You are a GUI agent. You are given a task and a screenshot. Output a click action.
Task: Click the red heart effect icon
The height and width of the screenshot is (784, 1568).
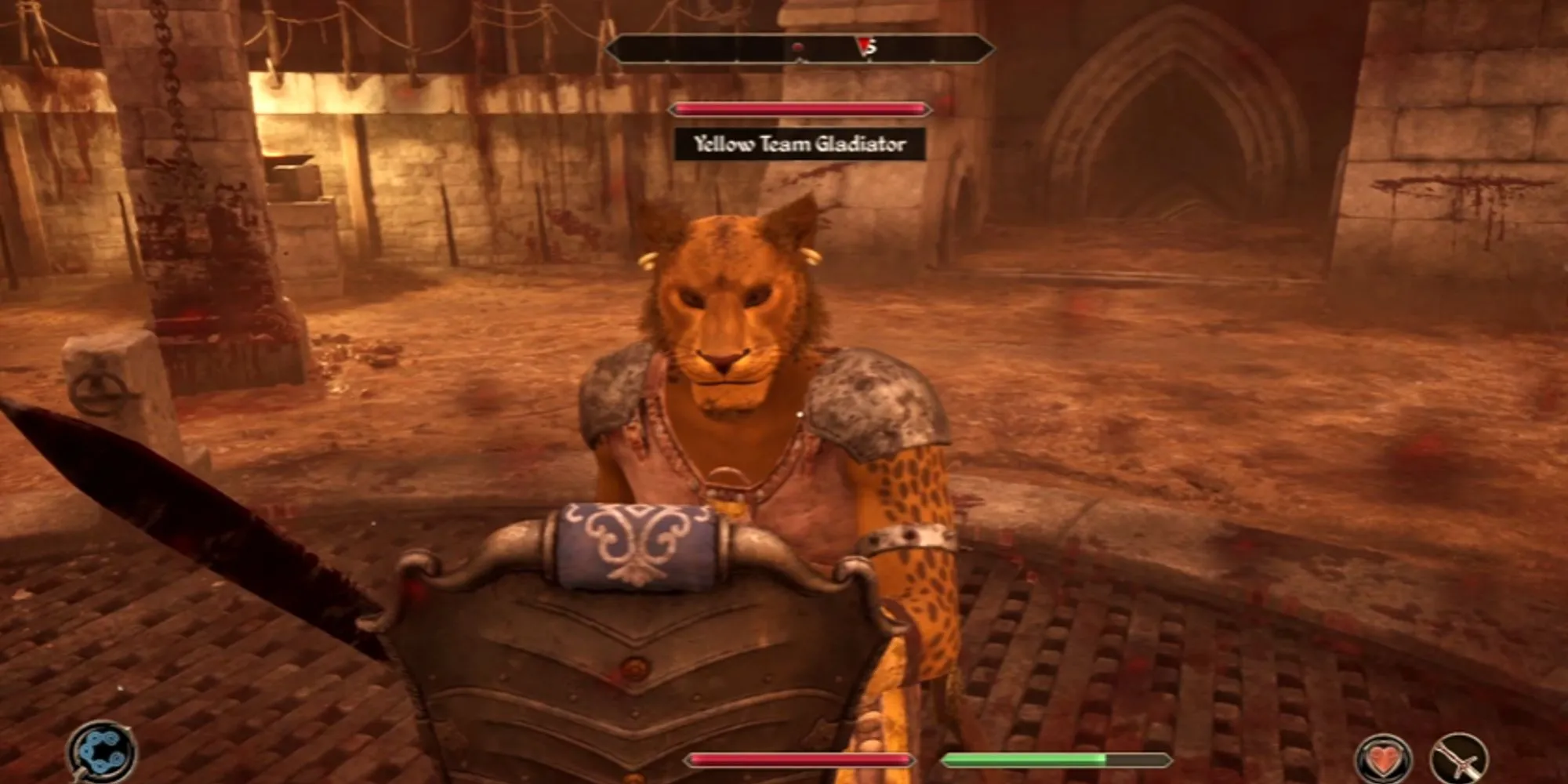[1384, 758]
